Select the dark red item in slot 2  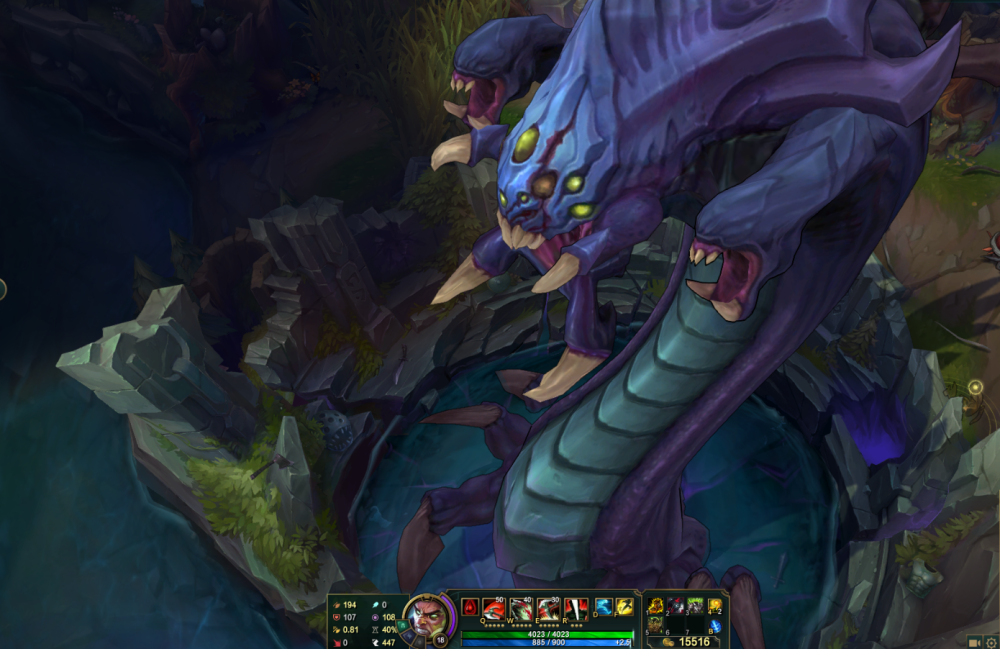674,605
